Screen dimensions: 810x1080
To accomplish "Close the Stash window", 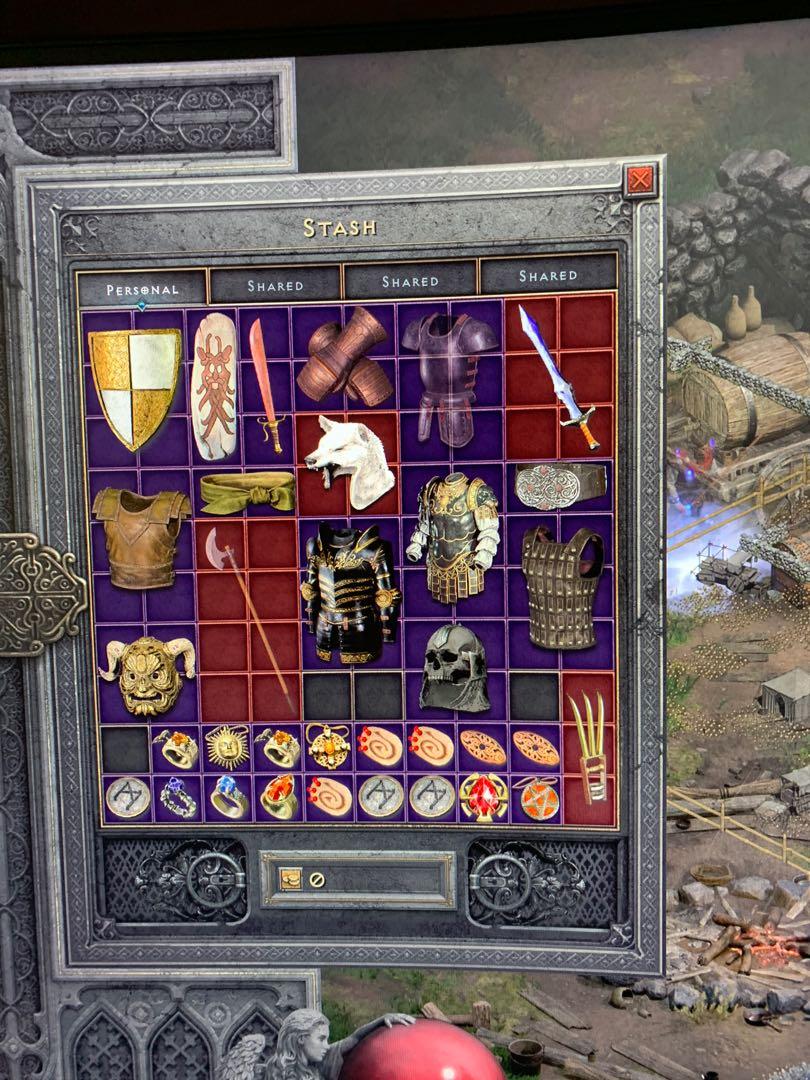I will [x=639, y=181].
